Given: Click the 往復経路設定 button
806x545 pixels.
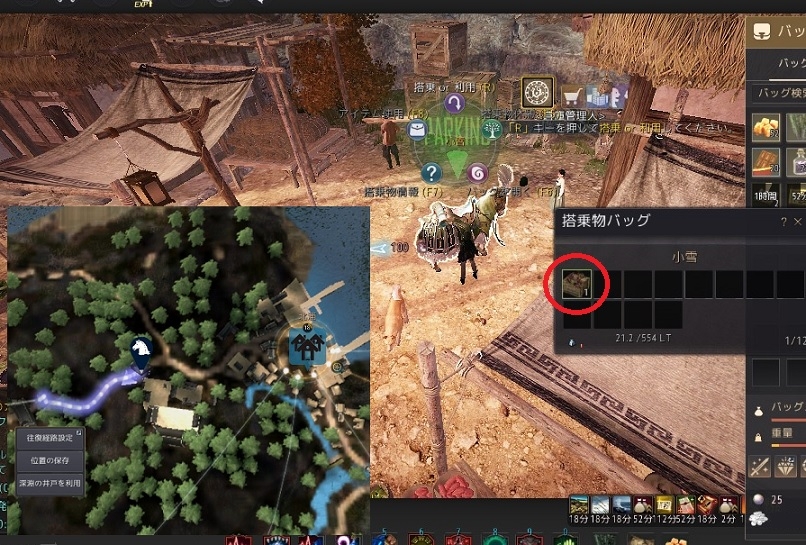Looking at the screenshot, I should coord(49,437).
